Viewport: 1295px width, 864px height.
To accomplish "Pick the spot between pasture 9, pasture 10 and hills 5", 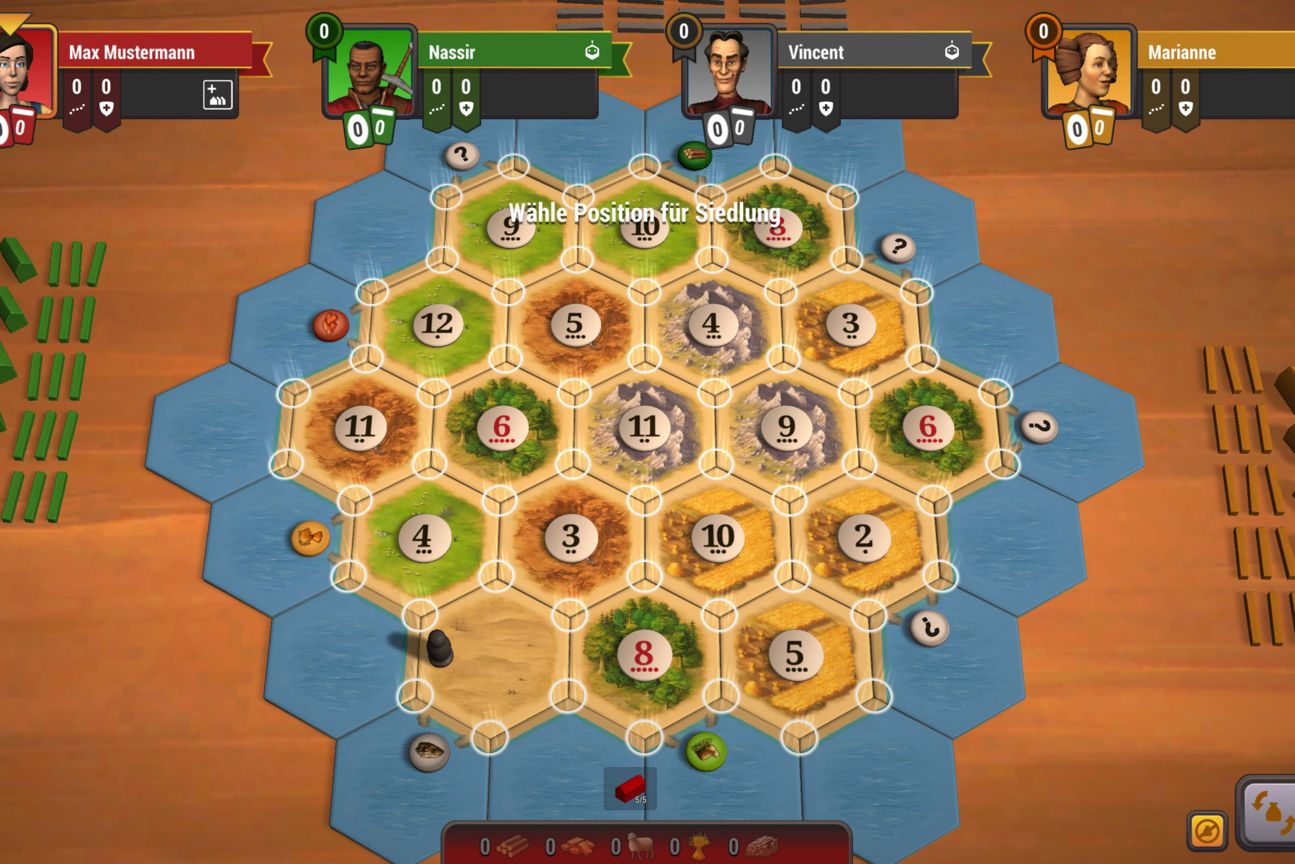I will pos(577,260).
